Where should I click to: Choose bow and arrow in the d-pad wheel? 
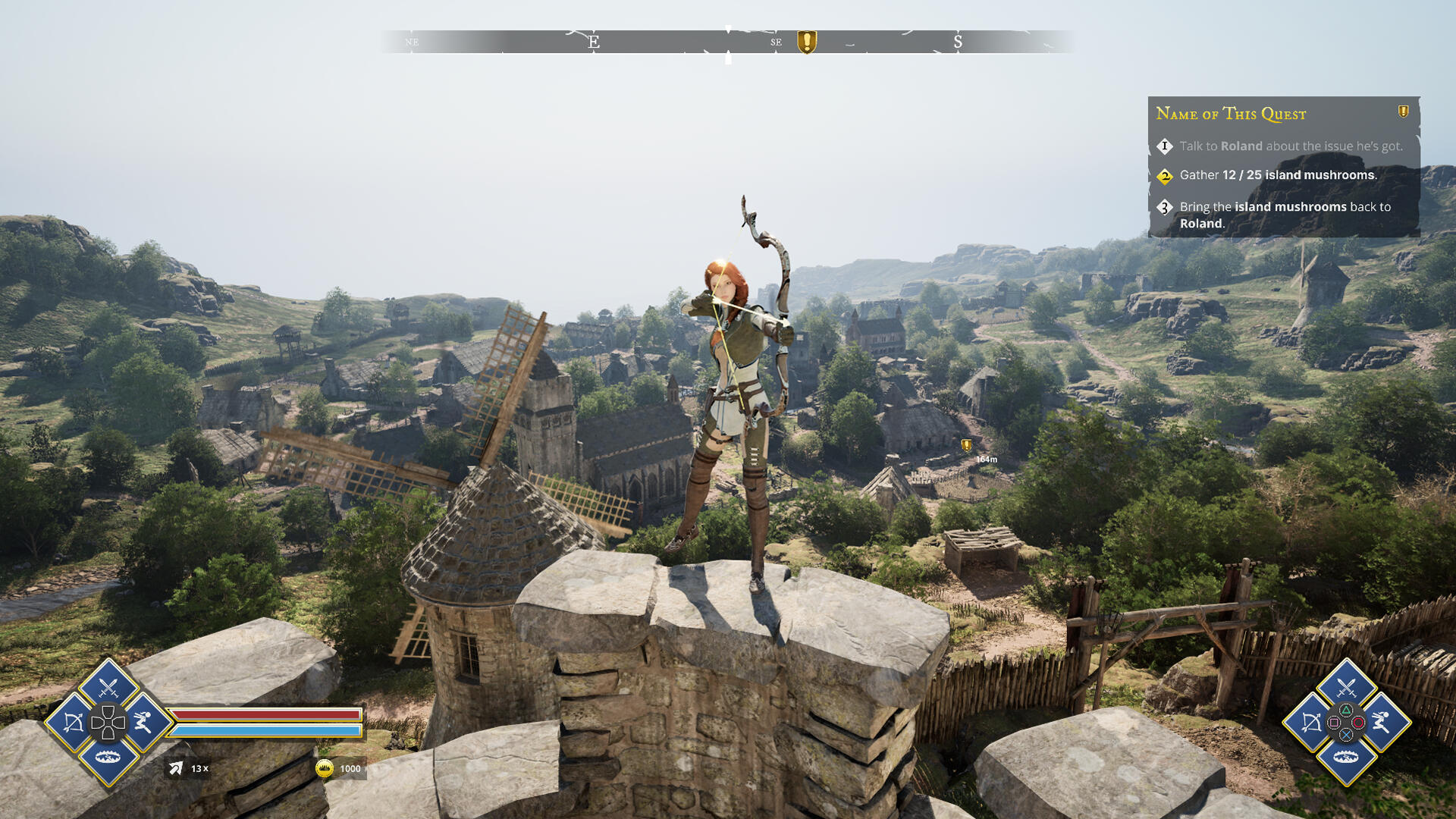[74, 723]
